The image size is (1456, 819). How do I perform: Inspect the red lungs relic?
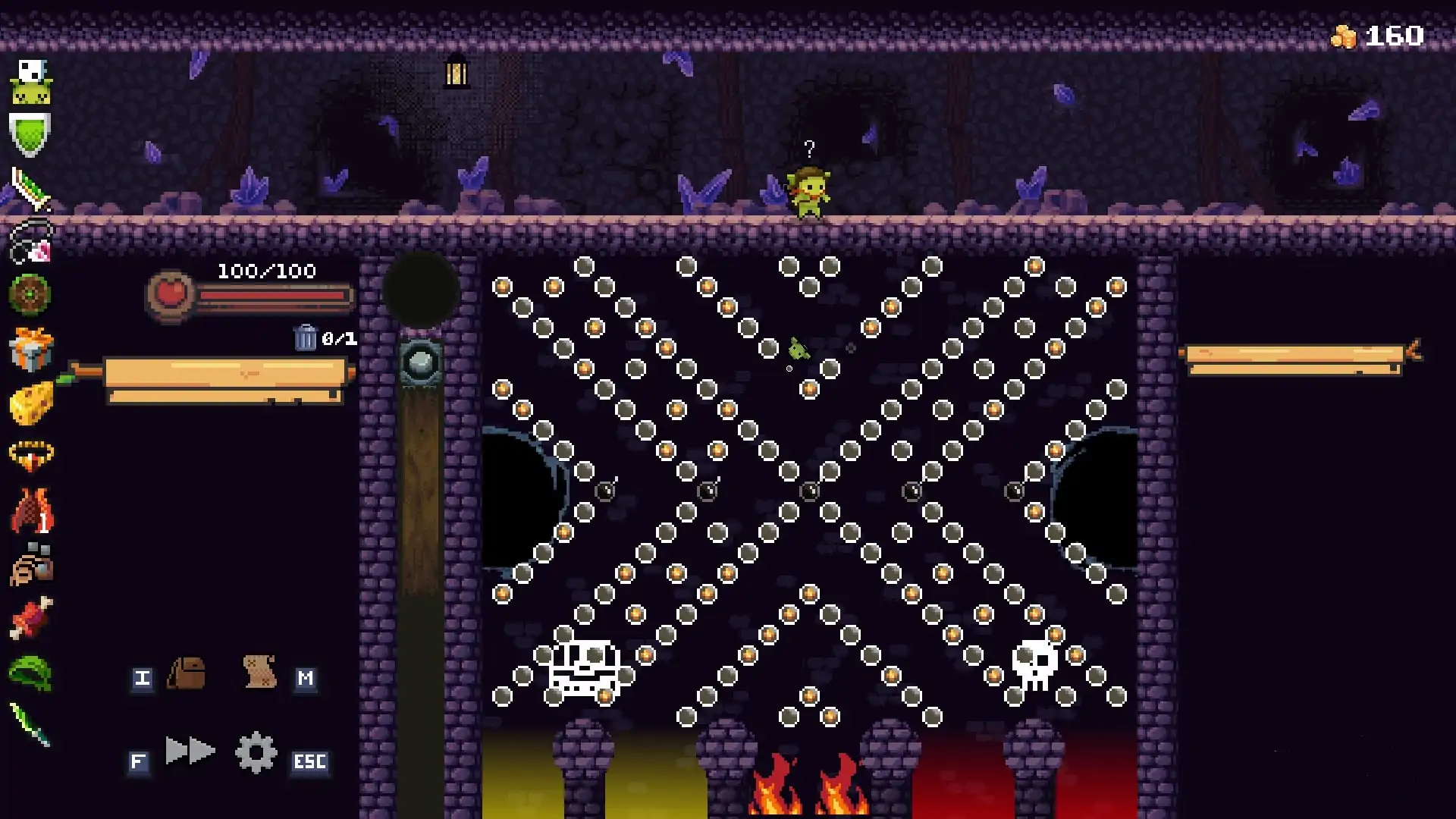click(32, 510)
